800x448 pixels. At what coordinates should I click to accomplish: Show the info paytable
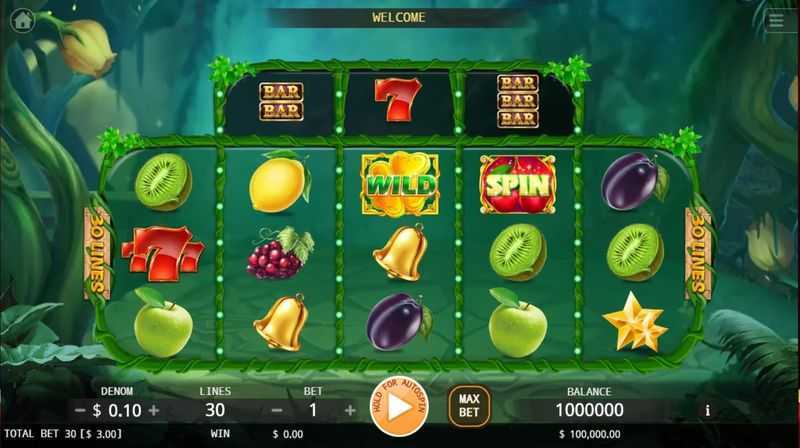pos(708,410)
